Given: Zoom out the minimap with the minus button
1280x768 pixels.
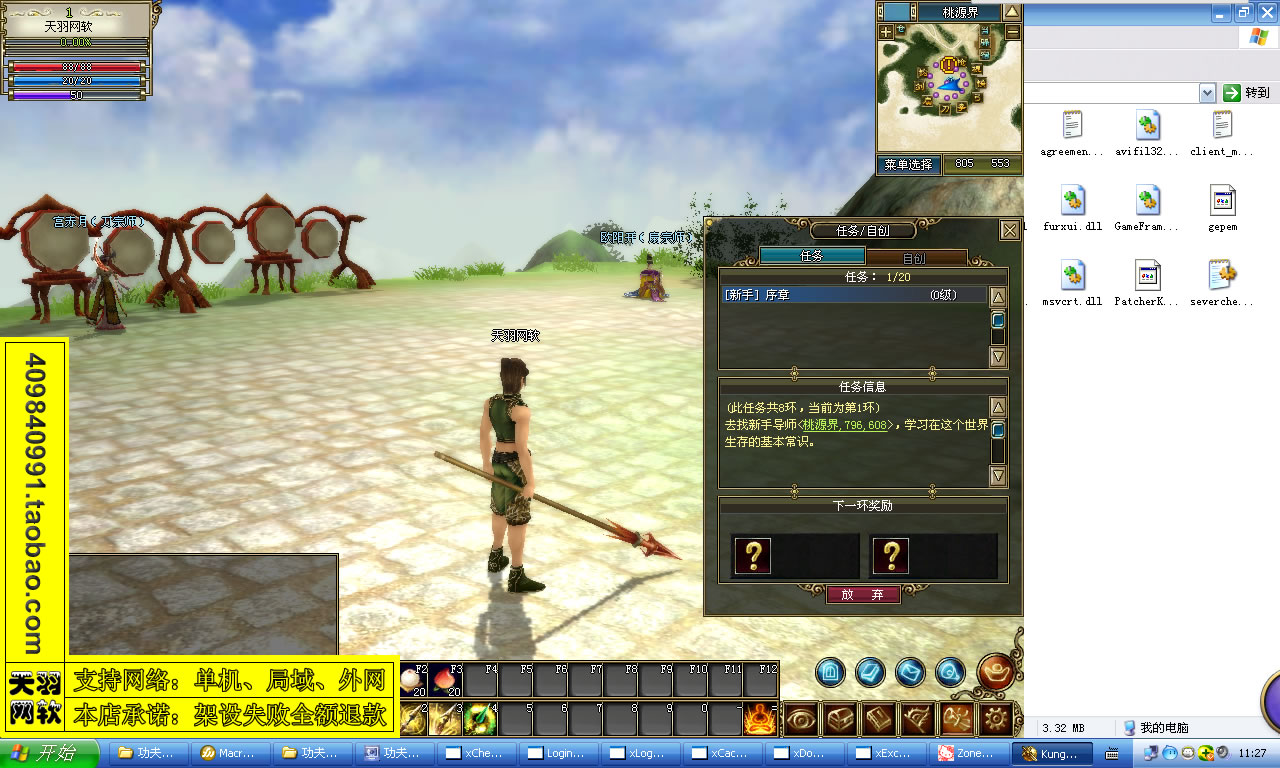Looking at the screenshot, I should point(1013,30).
